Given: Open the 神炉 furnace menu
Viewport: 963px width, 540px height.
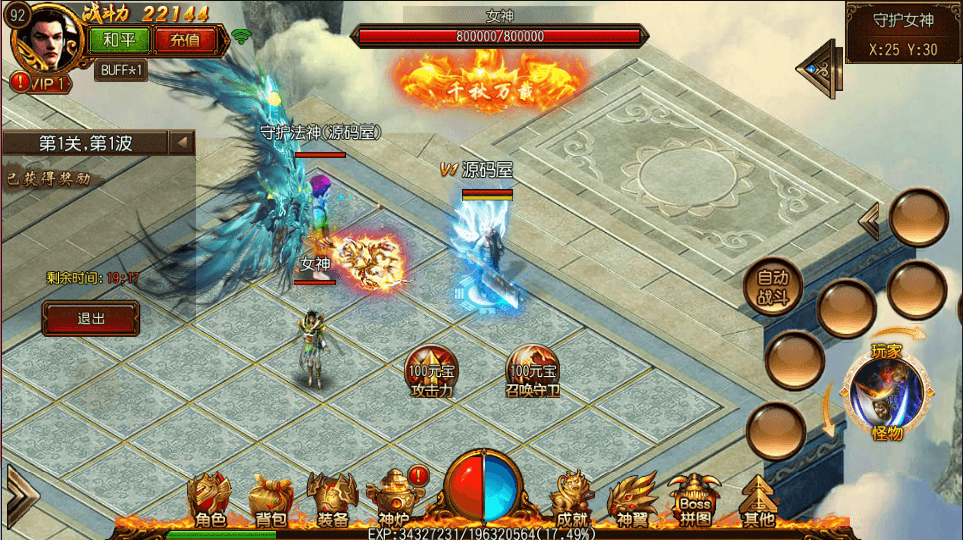Looking at the screenshot, I should (393, 500).
